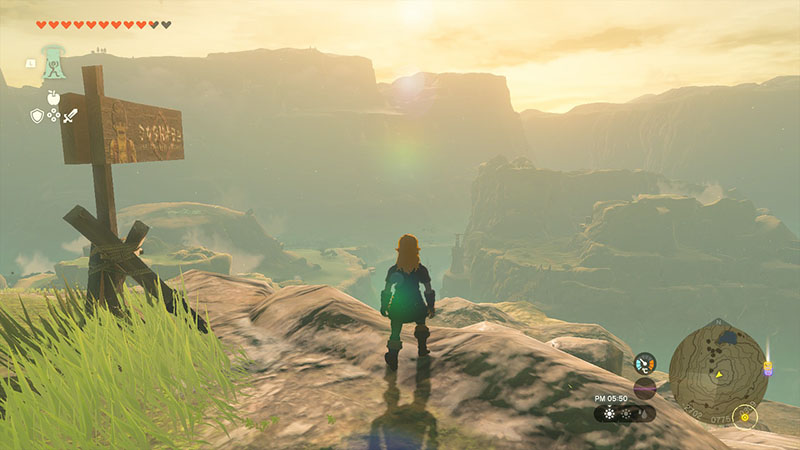Choose the shield quick-select icon
The height and width of the screenshot is (450, 800).
(x=37, y=116)
